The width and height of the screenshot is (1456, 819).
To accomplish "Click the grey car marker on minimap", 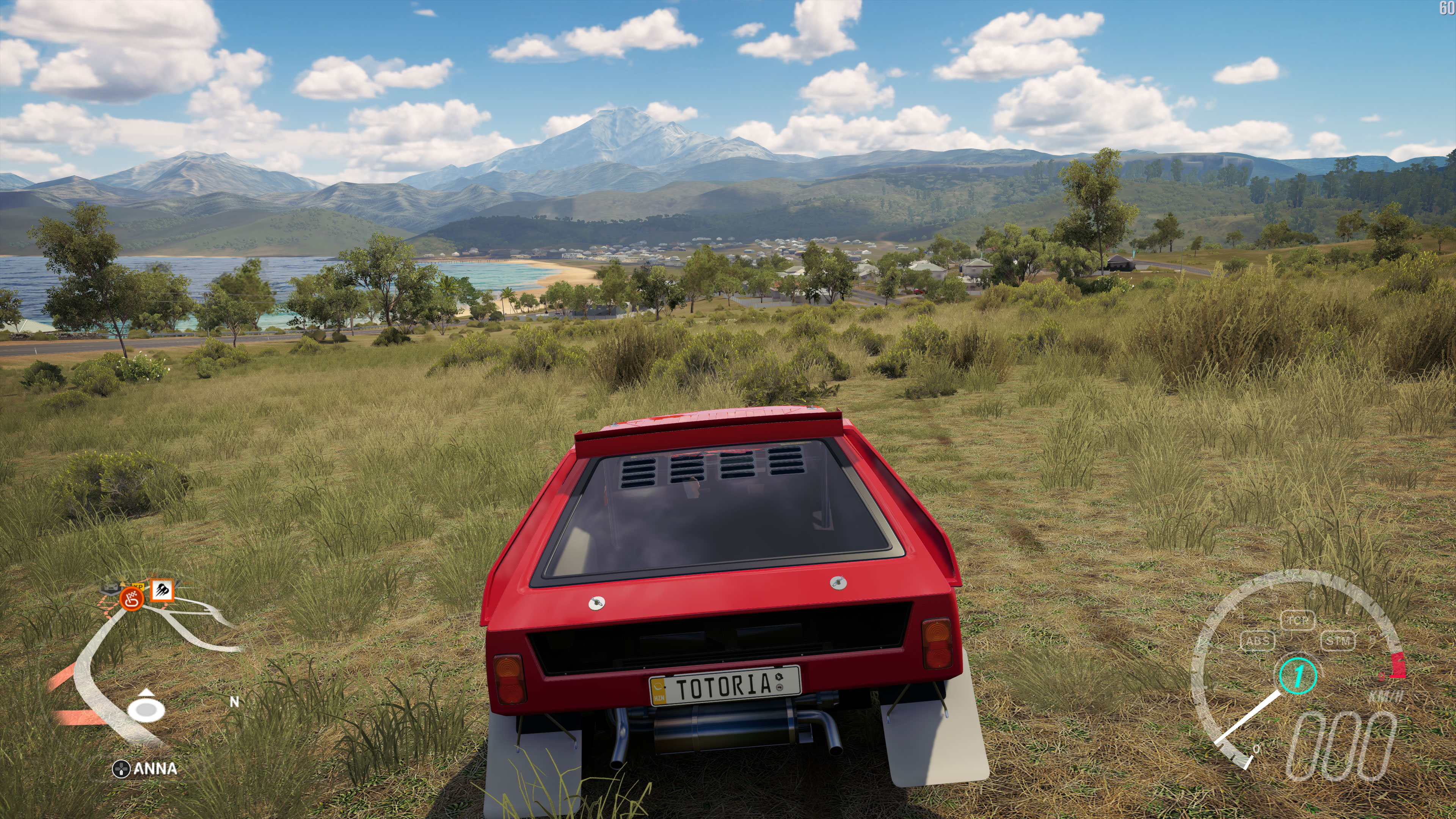I will tap(110, 588).
